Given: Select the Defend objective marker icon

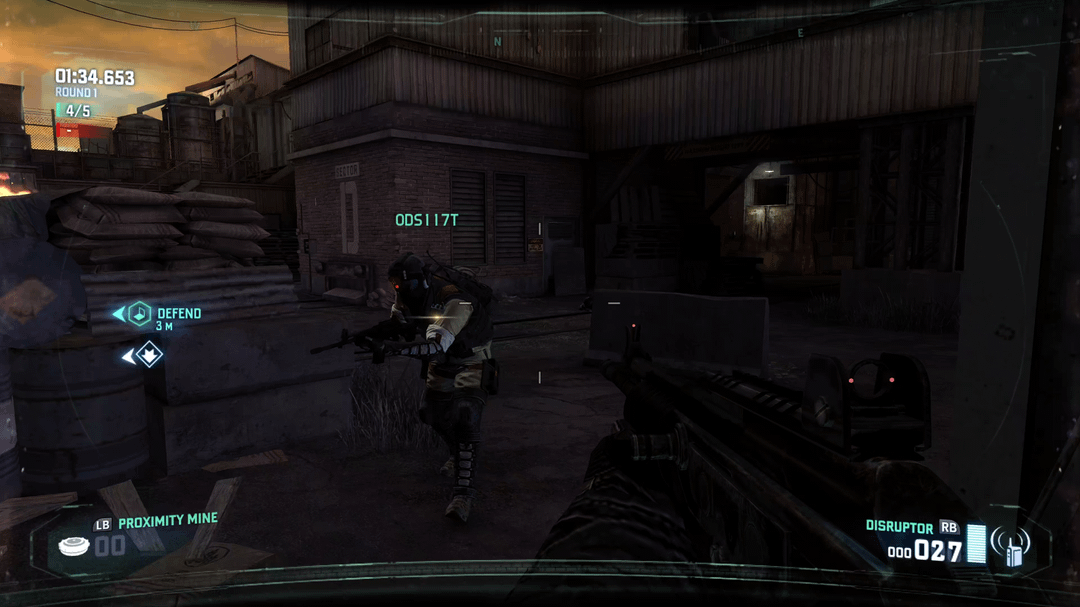Looking at the screenshot, I should [139, 314].
